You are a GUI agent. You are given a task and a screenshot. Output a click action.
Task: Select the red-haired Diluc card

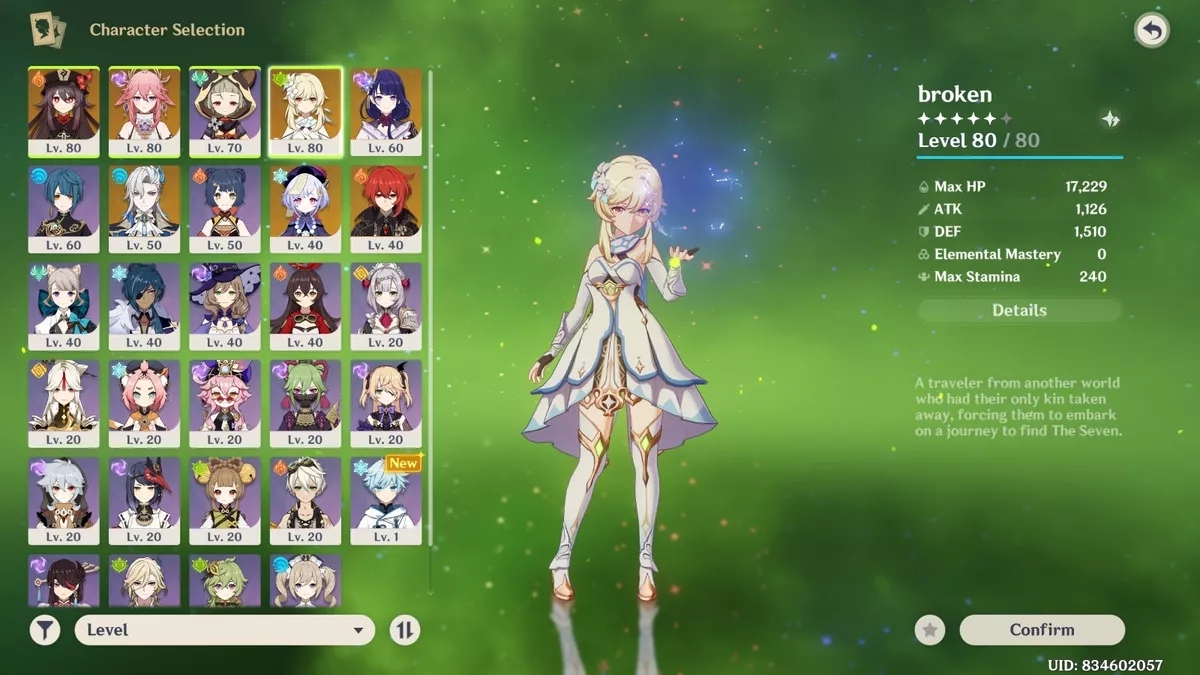click(x=386, y=209)
